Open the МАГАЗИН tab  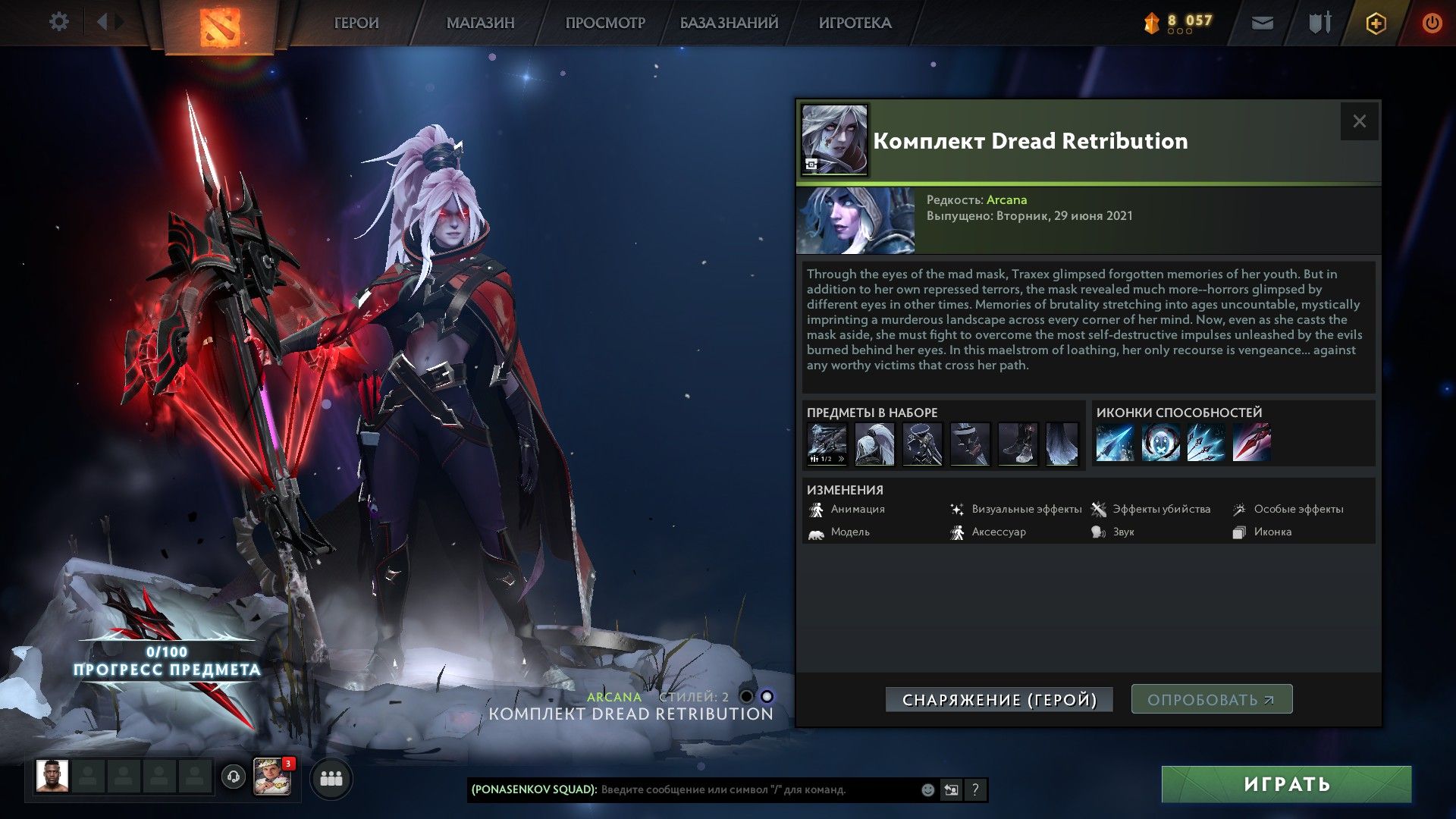[x=480, y=24]
